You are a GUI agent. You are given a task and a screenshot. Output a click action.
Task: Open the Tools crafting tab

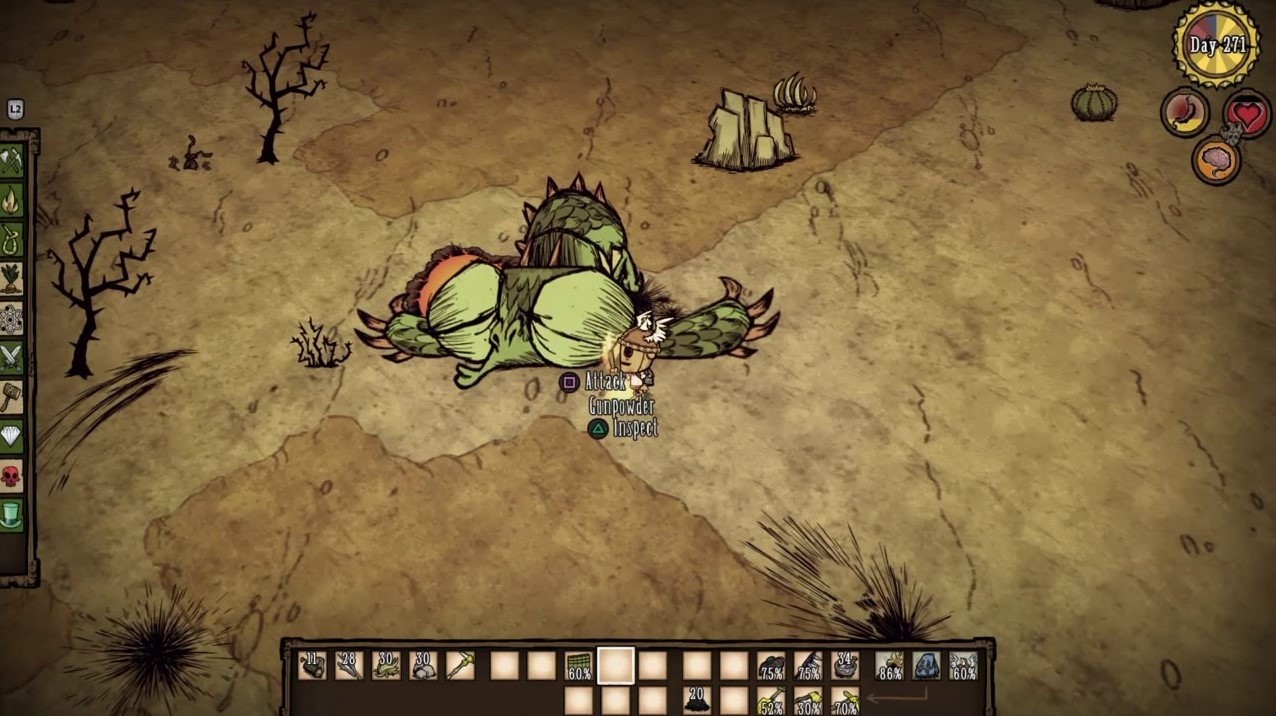coord(11,161)
